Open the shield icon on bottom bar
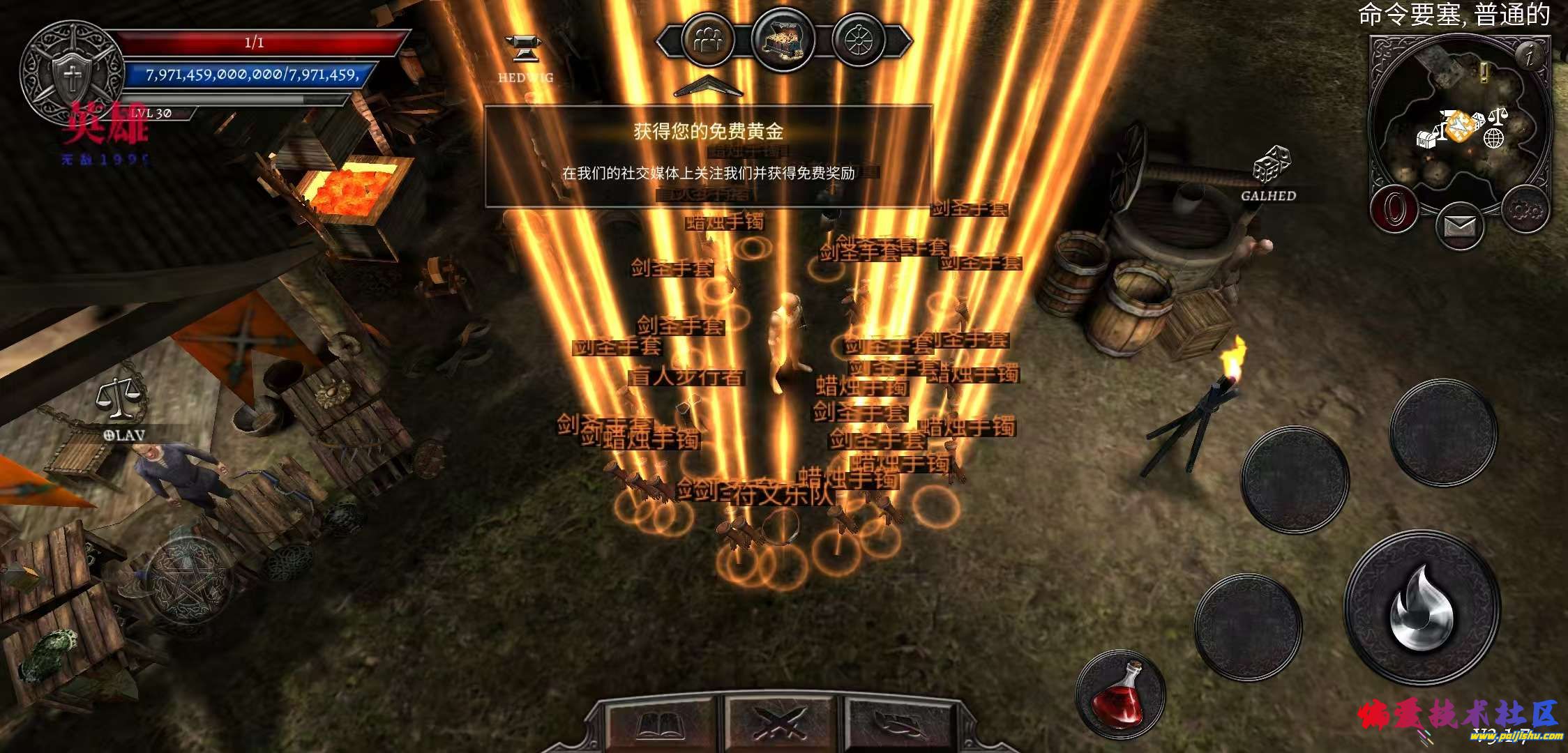 [900, 722]
